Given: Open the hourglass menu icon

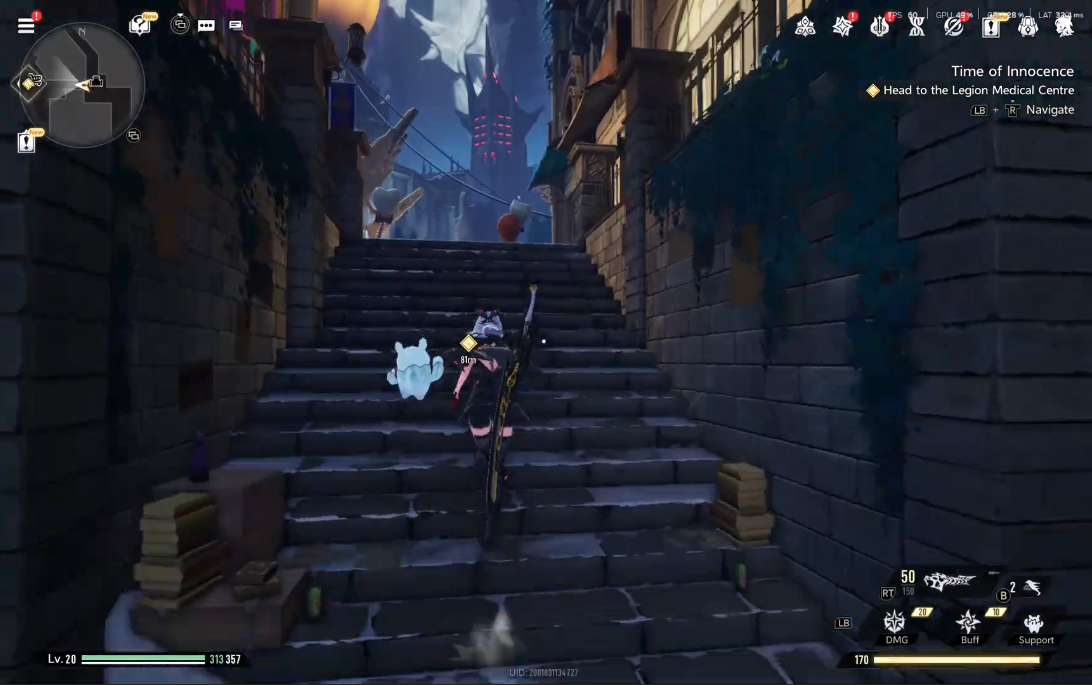Looking at the screenshot, I should [917, 27].
